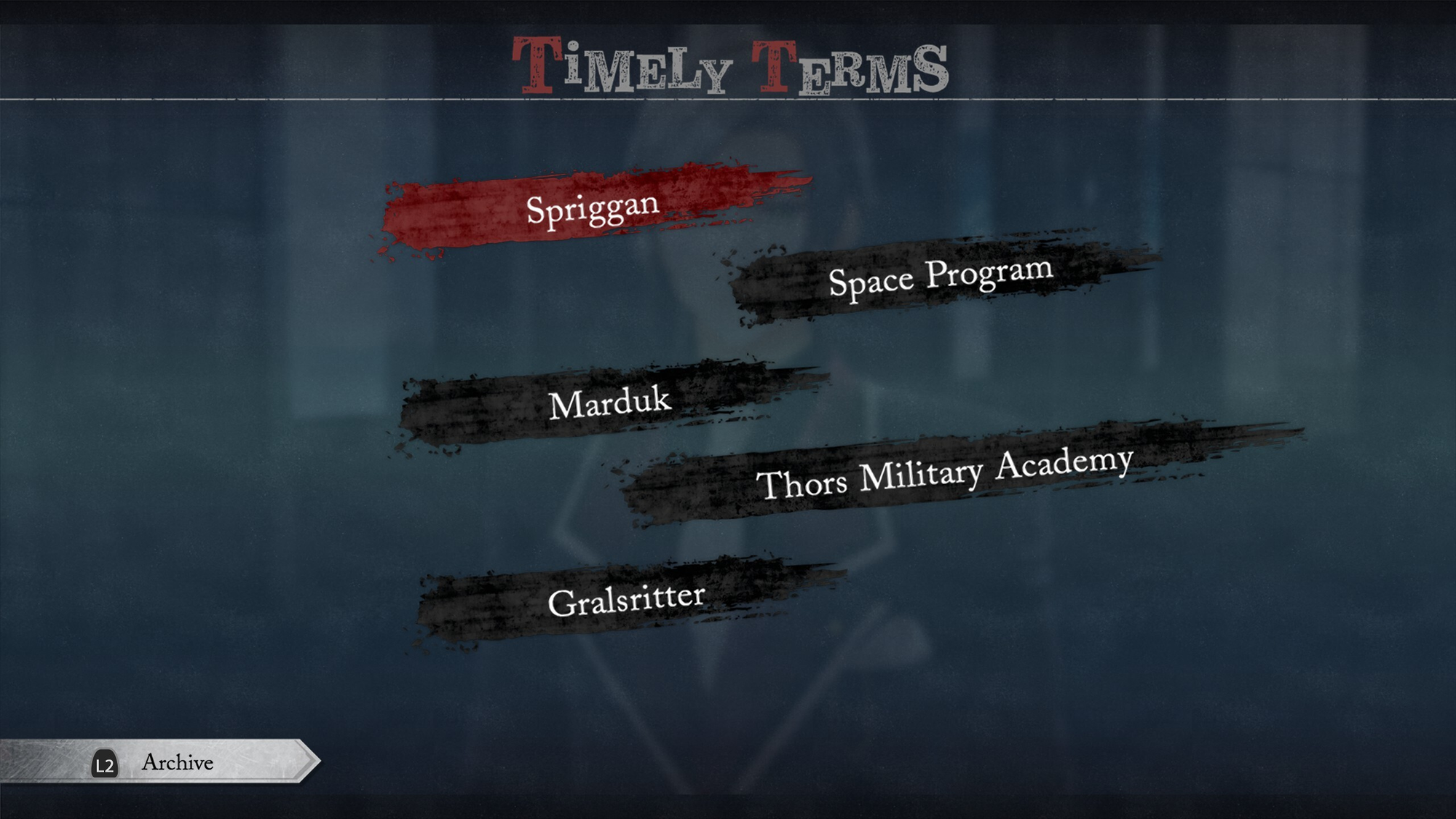Select the Spriggan term
This screenshot has height=819, width=1456.
coord(593,209)
